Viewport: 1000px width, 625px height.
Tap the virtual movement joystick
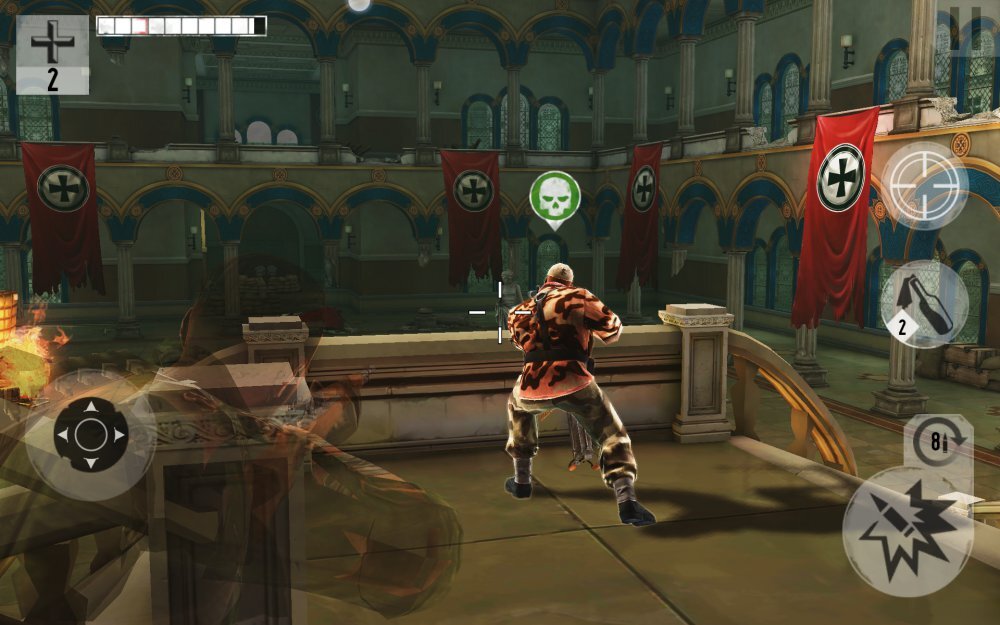pos(90,434)
